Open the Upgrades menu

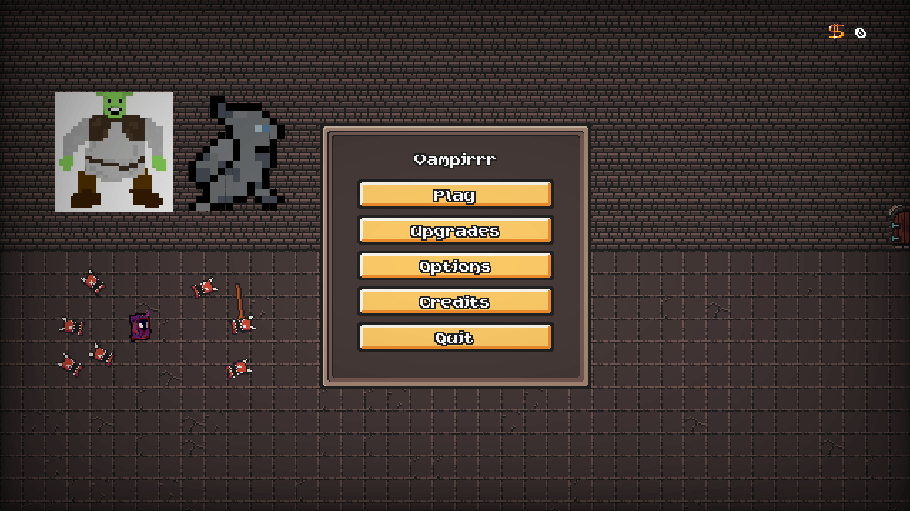pyautogui.click(x=455, y=231)
